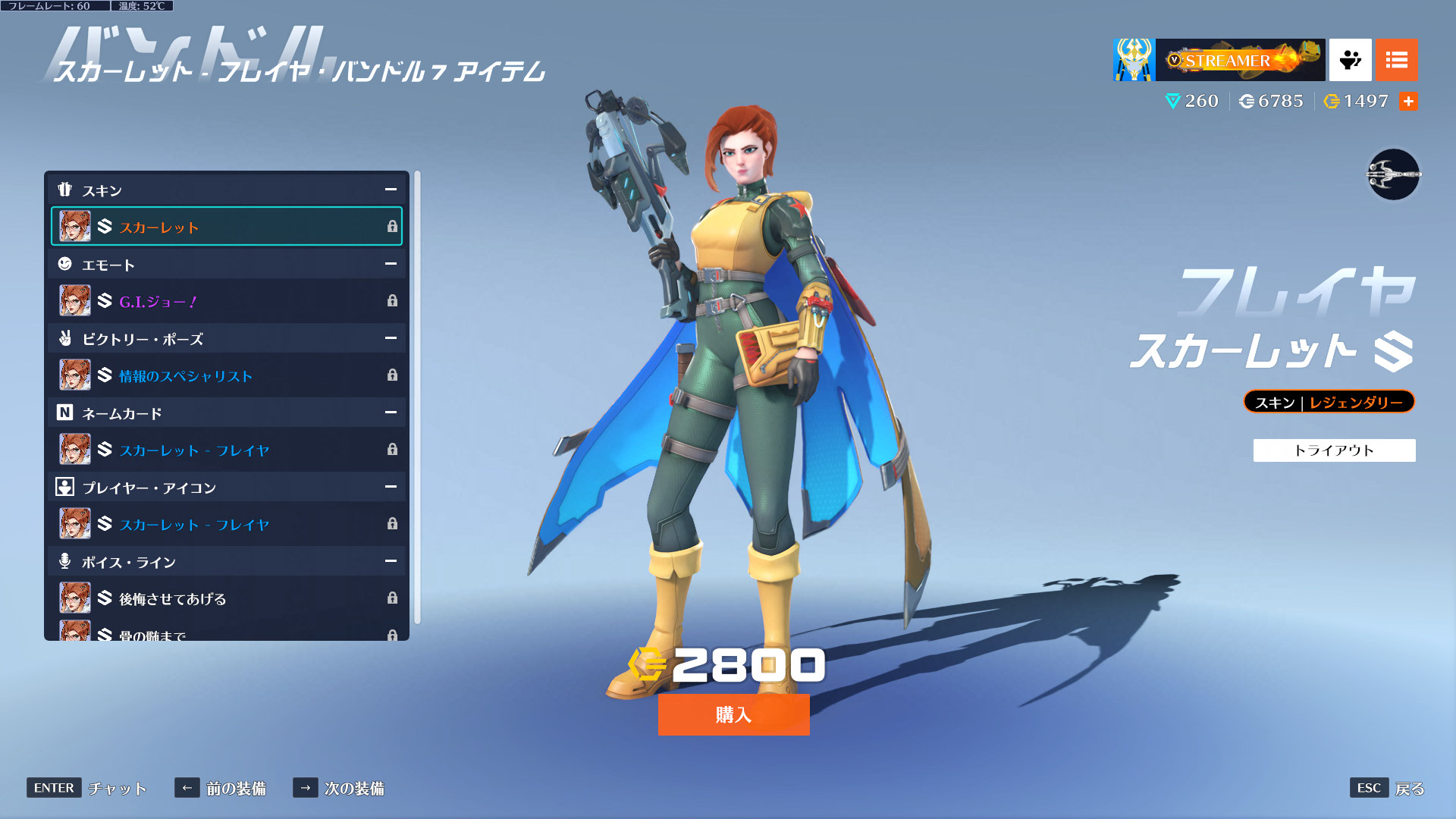
Task: Collapse the エモート category header
Action: [x=391, y=264]
